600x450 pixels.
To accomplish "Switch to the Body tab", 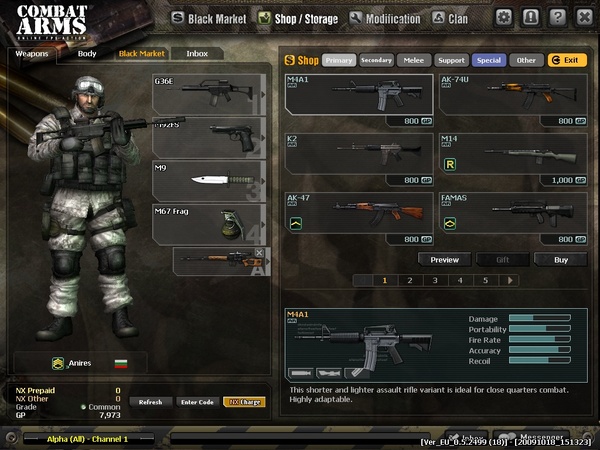I will click(x=87, y=53).
